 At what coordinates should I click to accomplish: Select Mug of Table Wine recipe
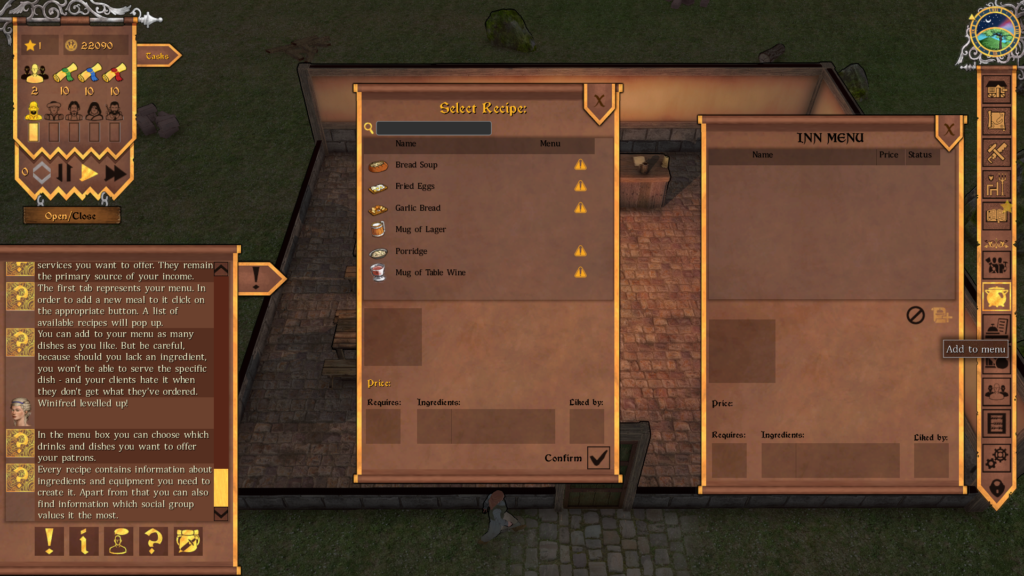[430, 273]
